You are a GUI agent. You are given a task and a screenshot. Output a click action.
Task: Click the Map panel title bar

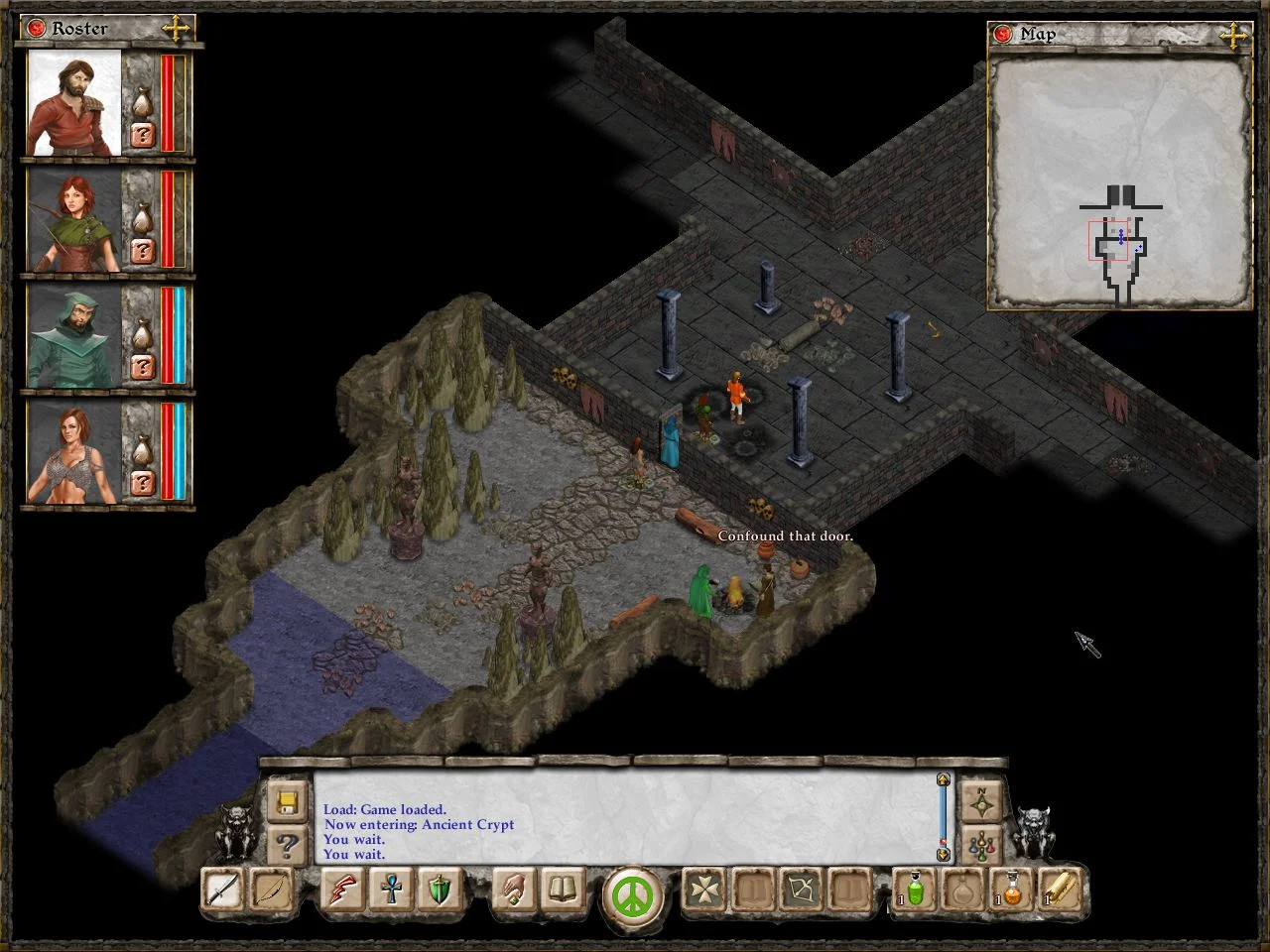coord(1037,34)
